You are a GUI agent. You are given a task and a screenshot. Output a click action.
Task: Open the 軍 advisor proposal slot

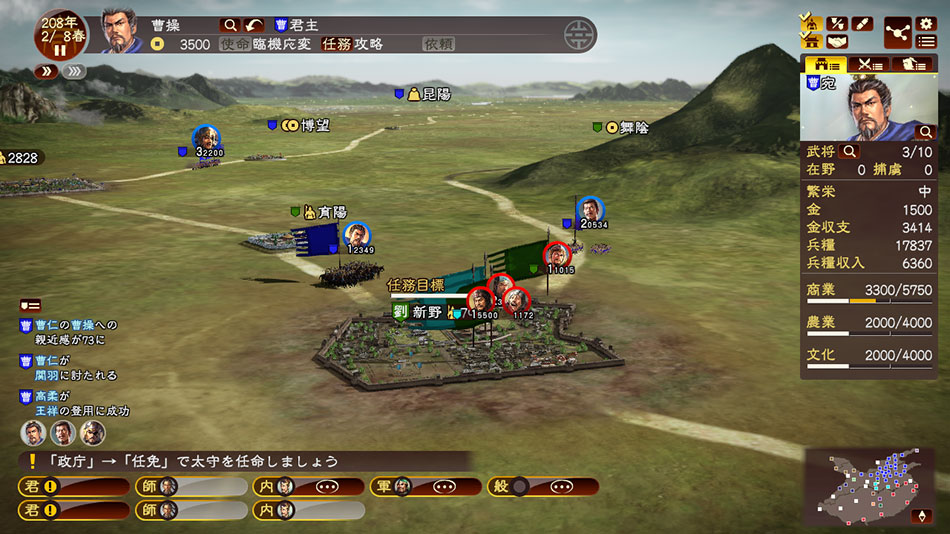424,487
